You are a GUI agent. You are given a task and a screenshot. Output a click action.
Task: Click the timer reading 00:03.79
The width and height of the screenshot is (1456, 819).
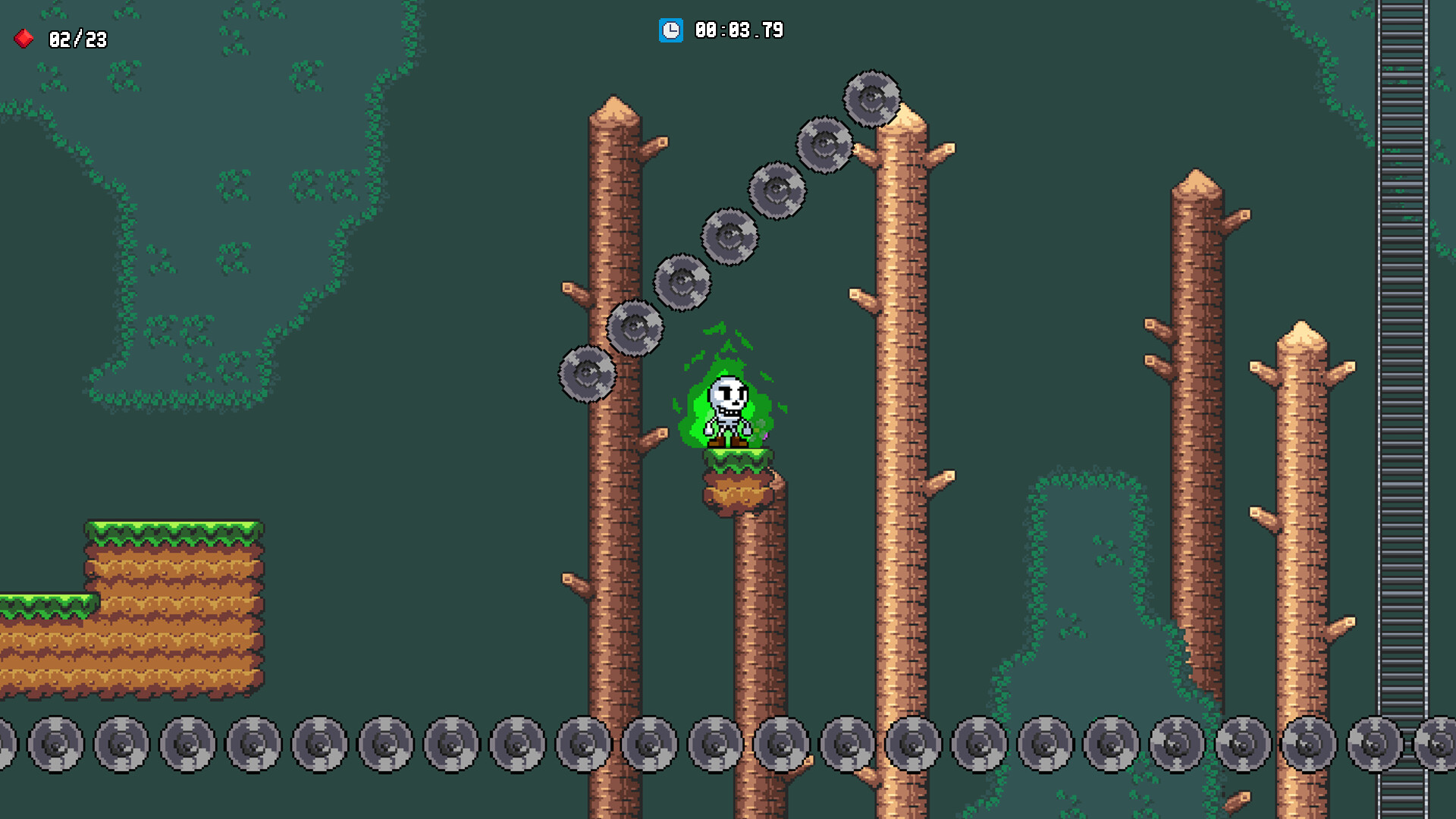click(738, 31)
